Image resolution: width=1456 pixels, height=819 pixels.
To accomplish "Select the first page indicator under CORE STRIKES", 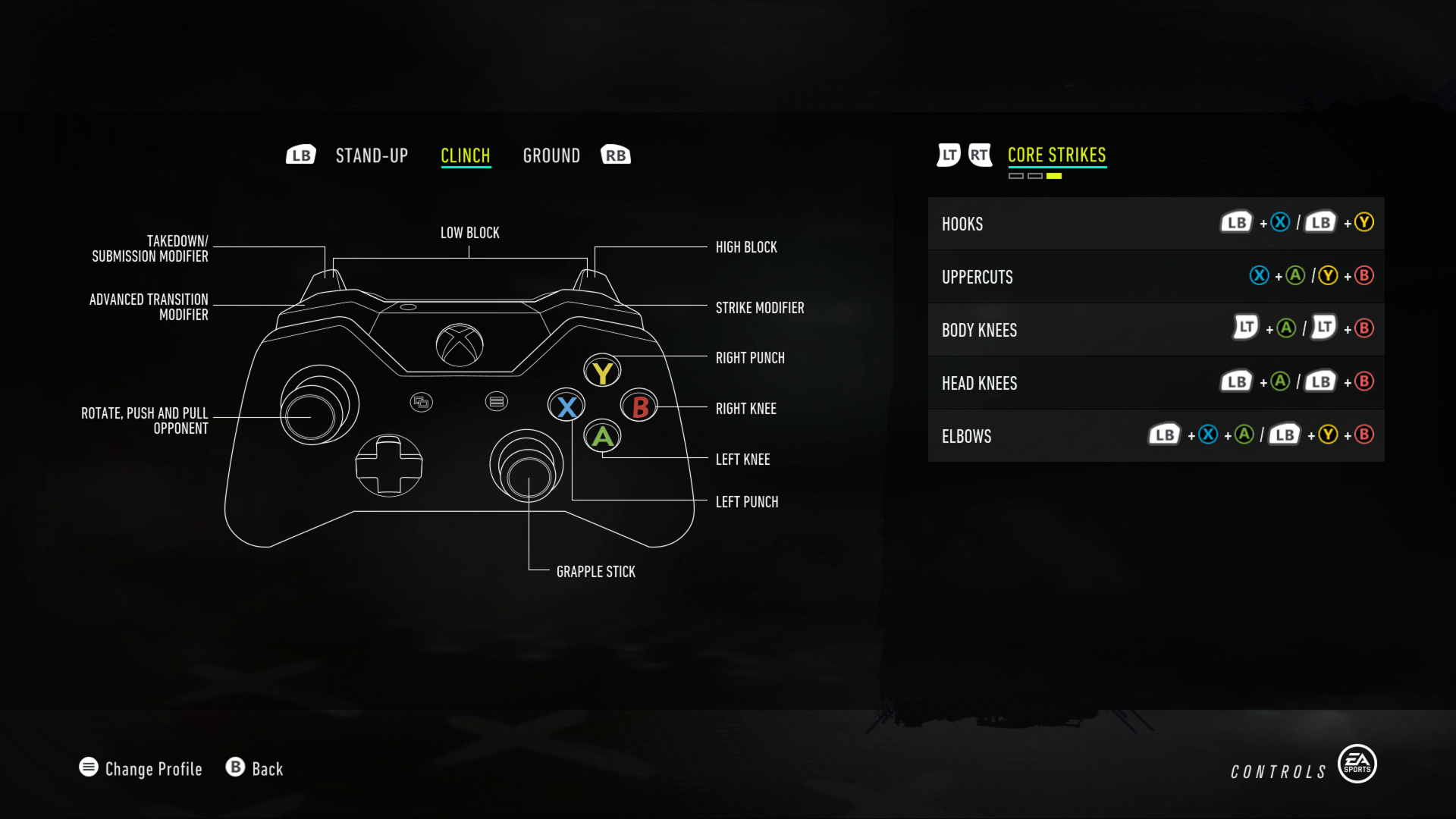I will 1017,174.
